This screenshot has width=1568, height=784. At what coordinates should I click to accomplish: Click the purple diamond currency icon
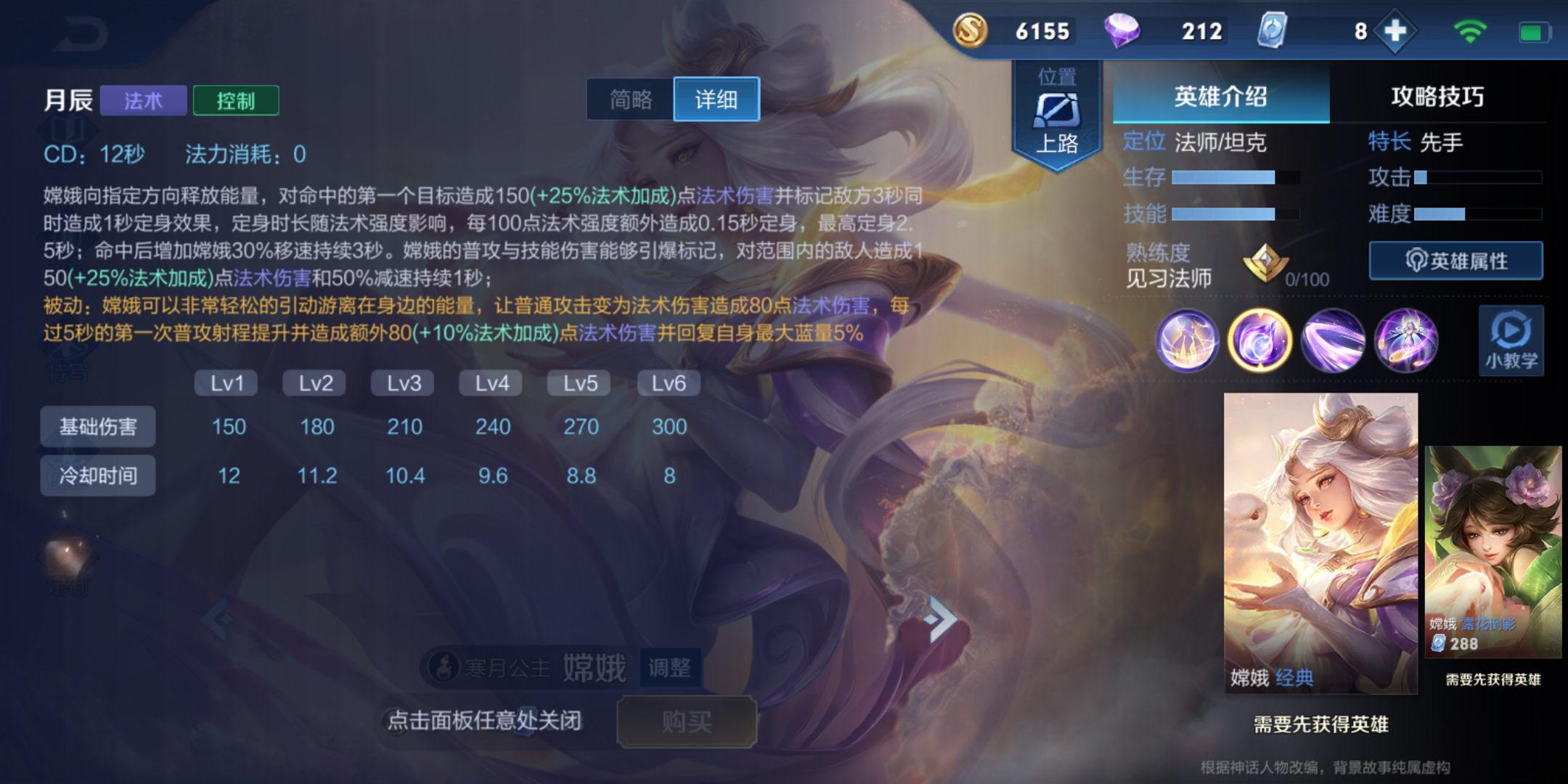pos(1124,31)
